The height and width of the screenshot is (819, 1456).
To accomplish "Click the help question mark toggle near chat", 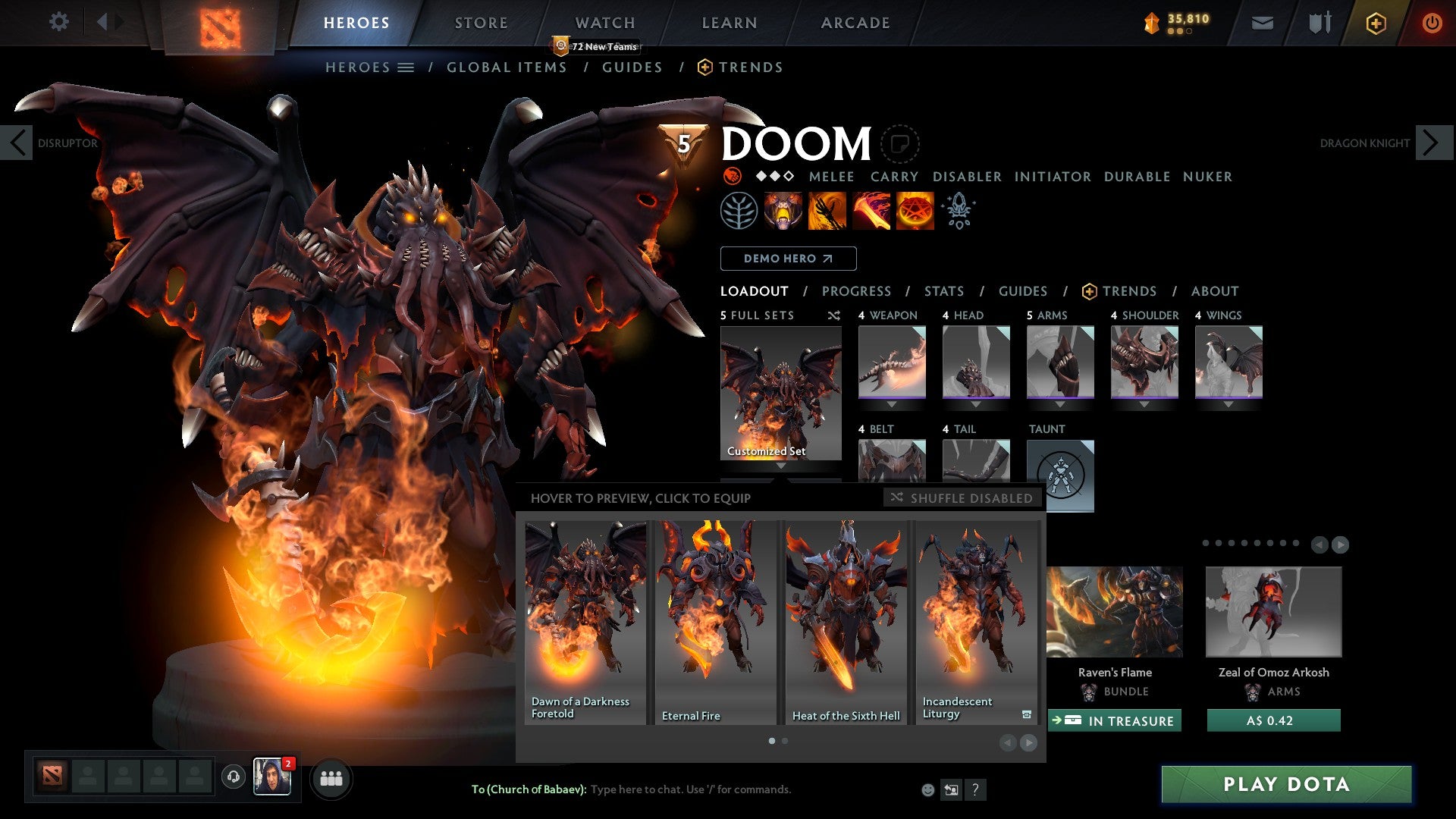I will tap(976, 789).
